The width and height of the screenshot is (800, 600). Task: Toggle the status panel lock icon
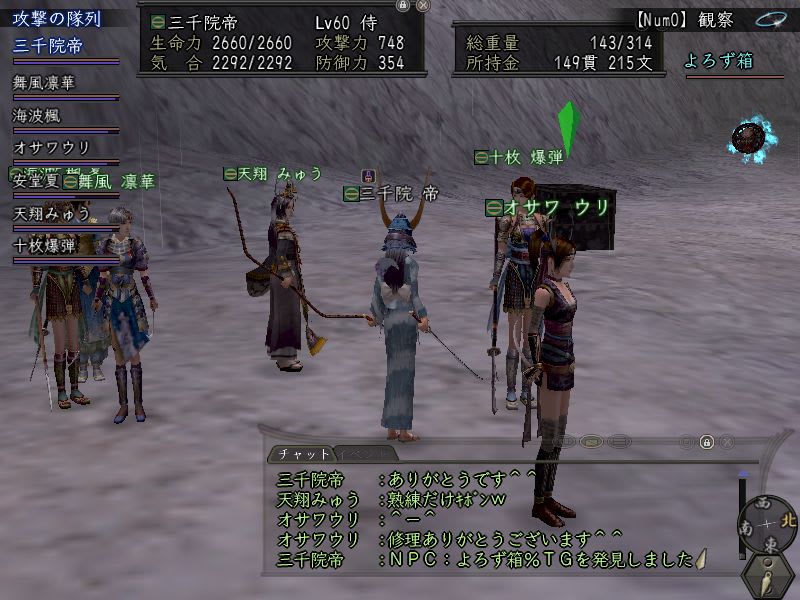(x=402, y=5)
